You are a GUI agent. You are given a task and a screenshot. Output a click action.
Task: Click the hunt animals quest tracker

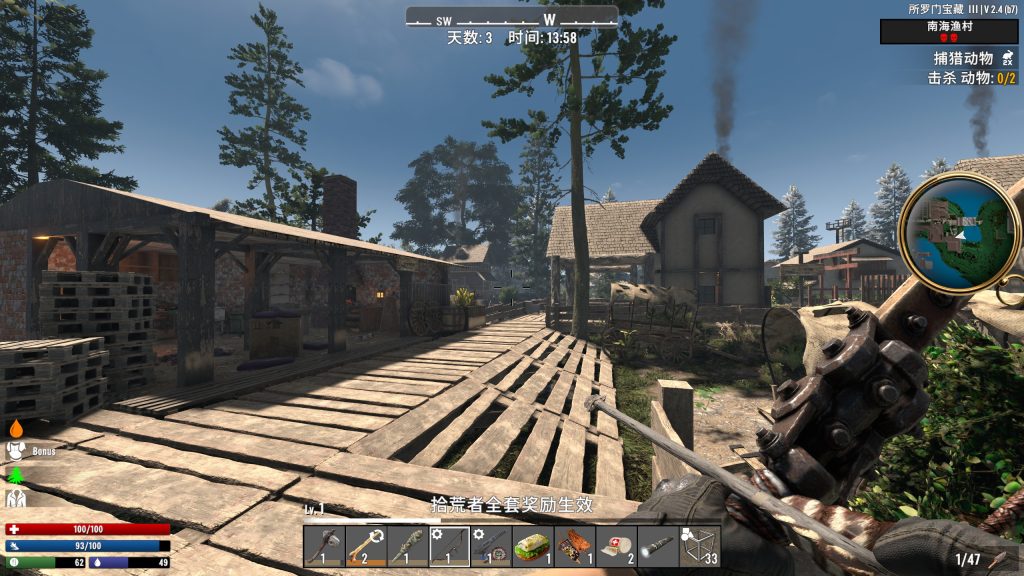[x=968, y=59]
